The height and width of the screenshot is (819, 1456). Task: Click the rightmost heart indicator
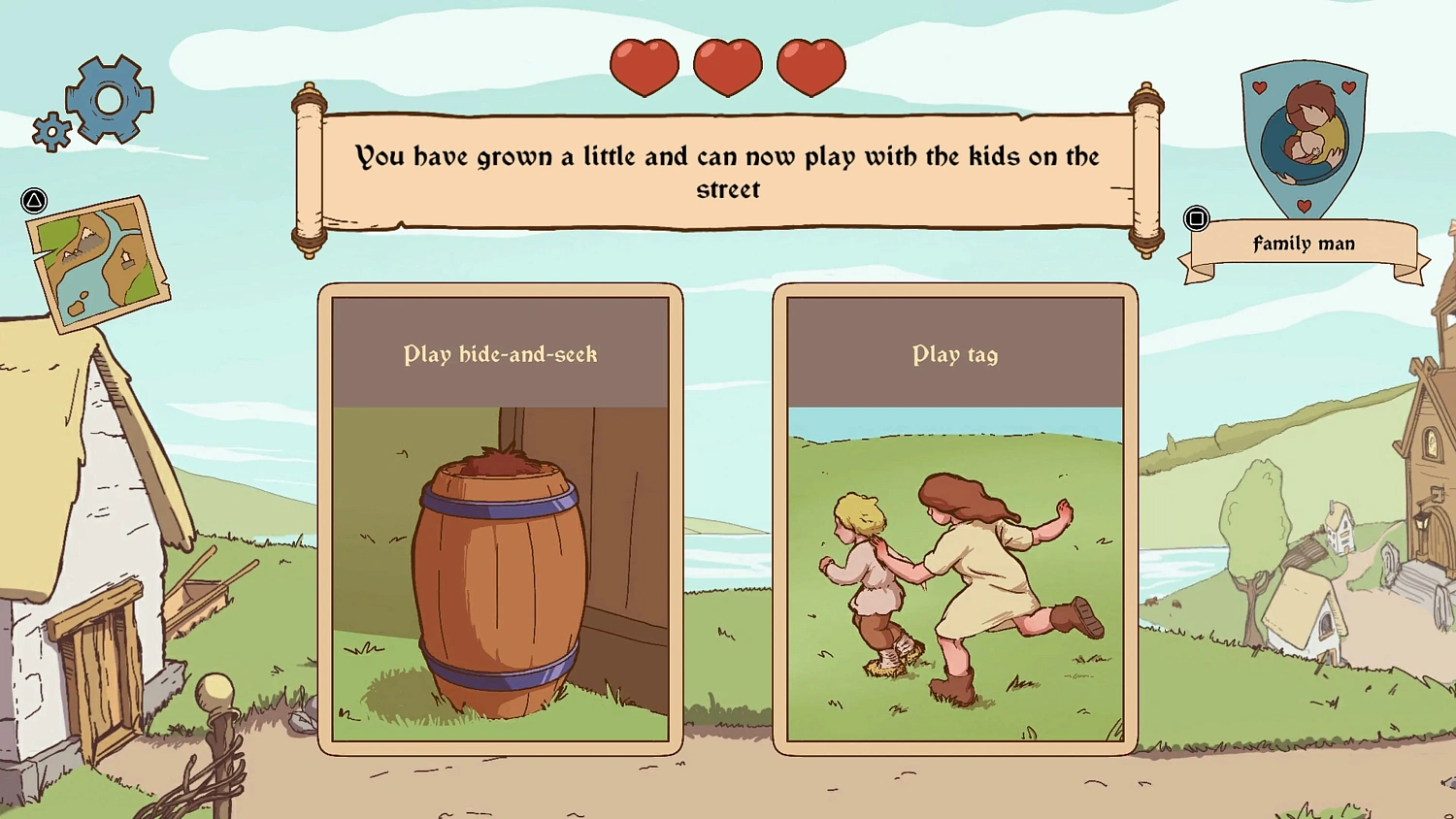pyautogui.click(x=811, y=66)
